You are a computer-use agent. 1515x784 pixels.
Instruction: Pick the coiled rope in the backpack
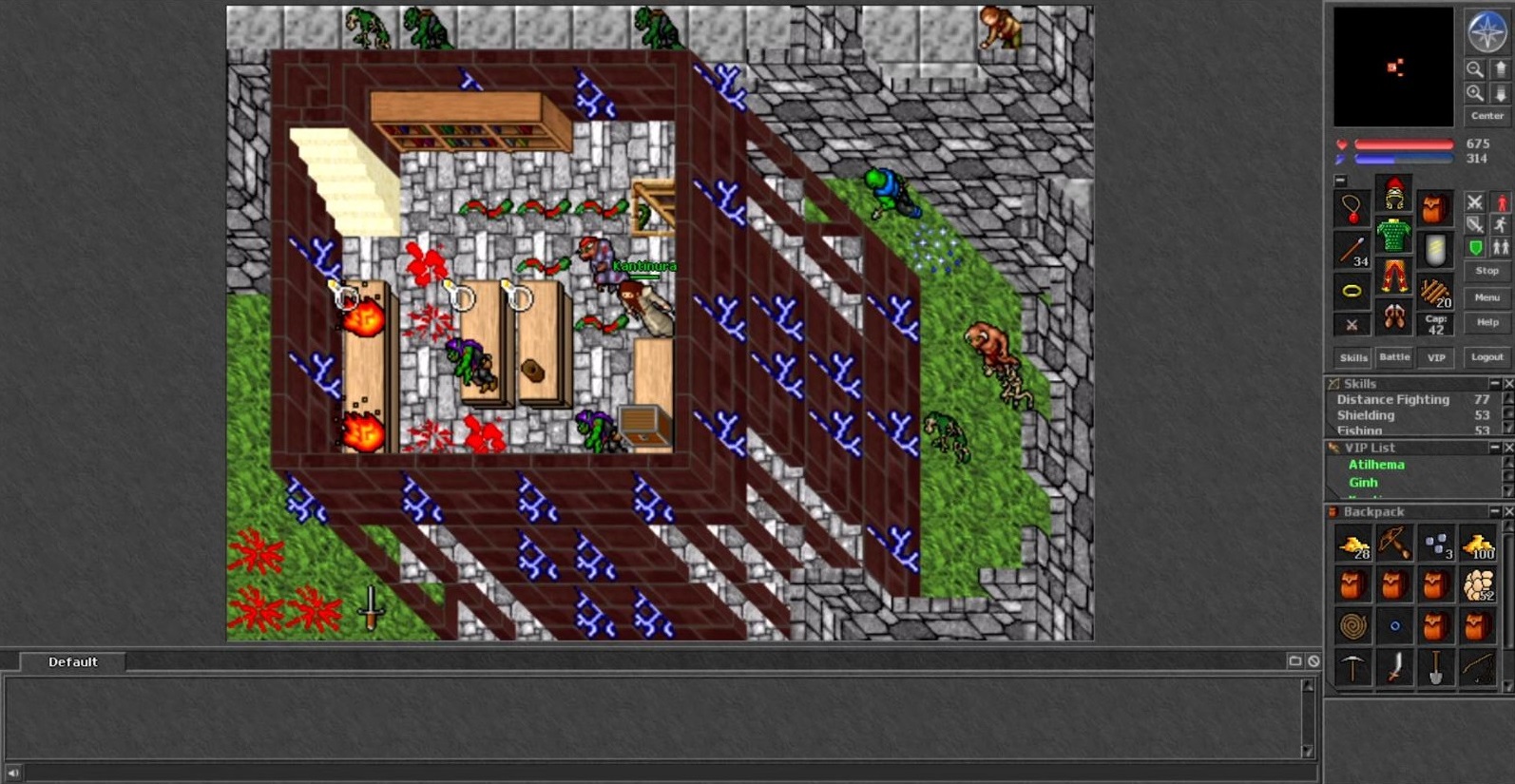(1352, 626)
